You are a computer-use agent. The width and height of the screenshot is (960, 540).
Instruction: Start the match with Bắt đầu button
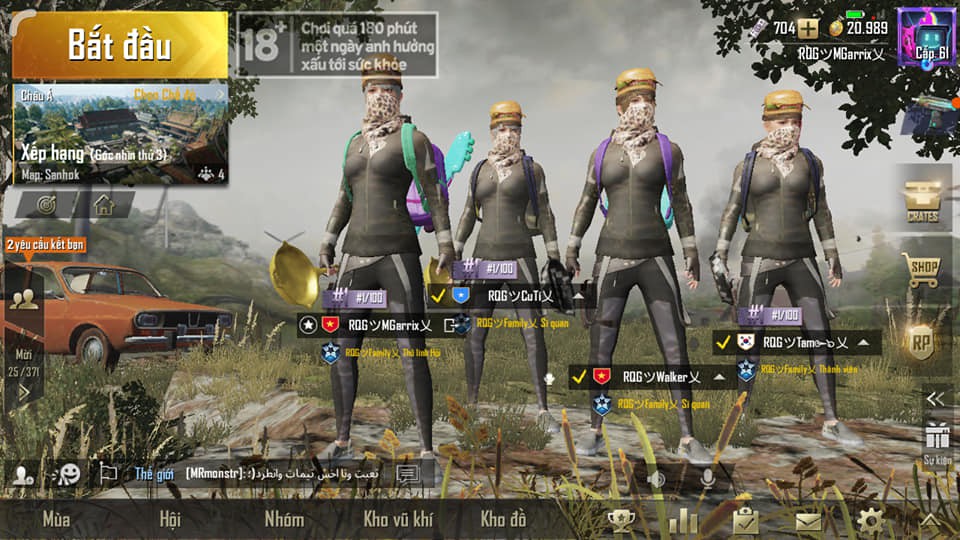click(x=119, y=45)
